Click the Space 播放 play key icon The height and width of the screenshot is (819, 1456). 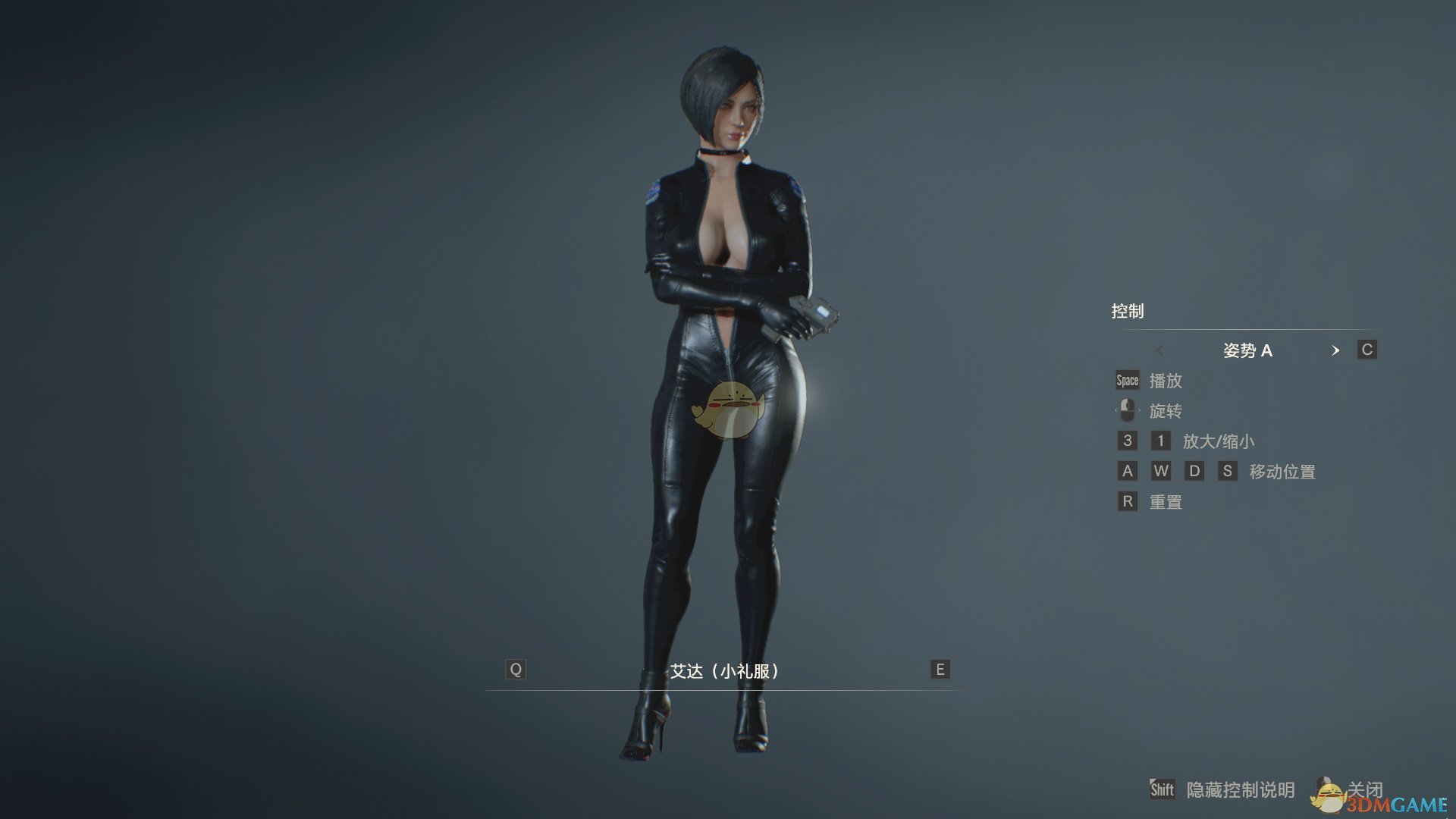coord(1126,380)
